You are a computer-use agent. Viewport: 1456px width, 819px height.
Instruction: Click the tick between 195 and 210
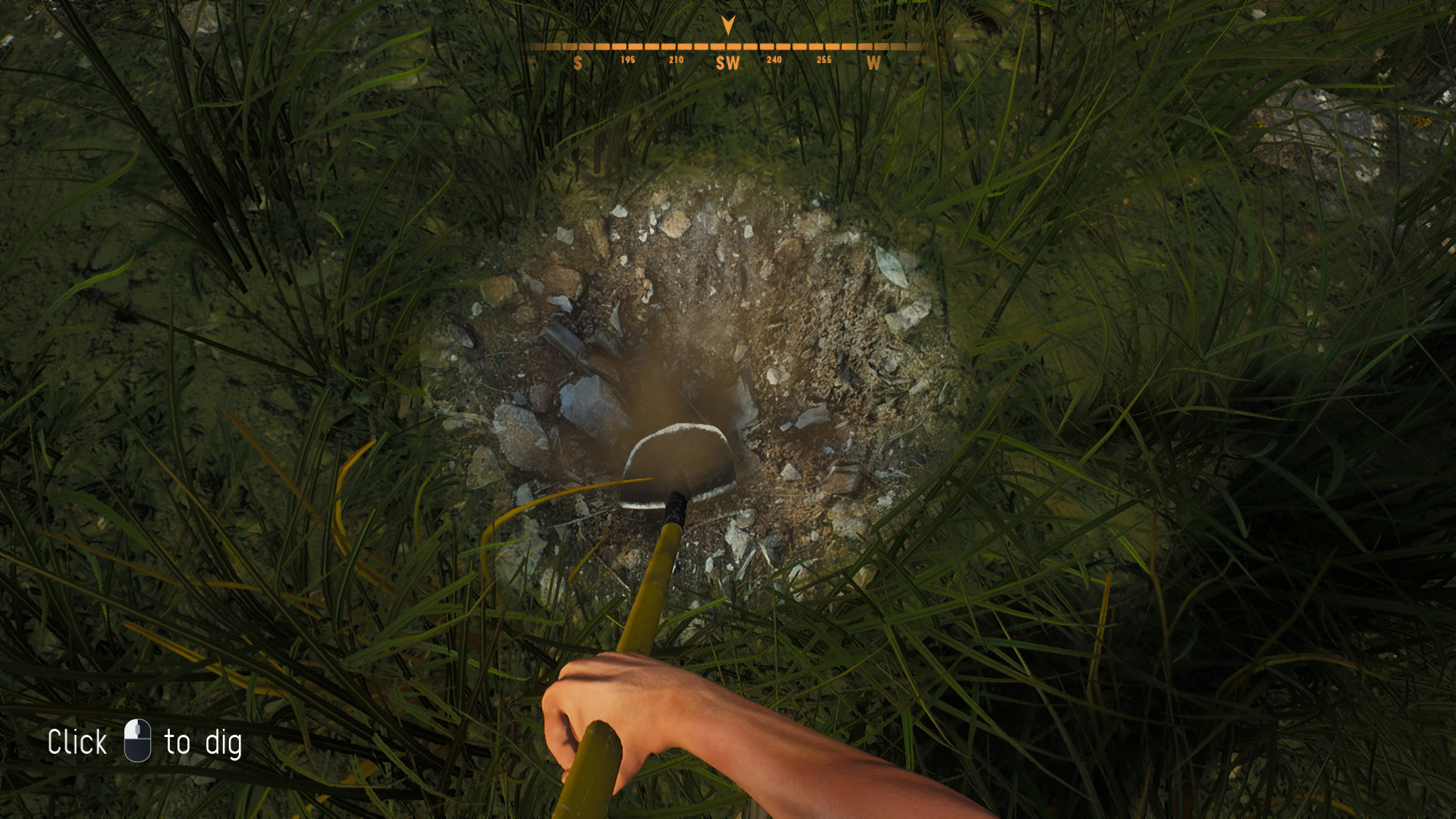651,45
